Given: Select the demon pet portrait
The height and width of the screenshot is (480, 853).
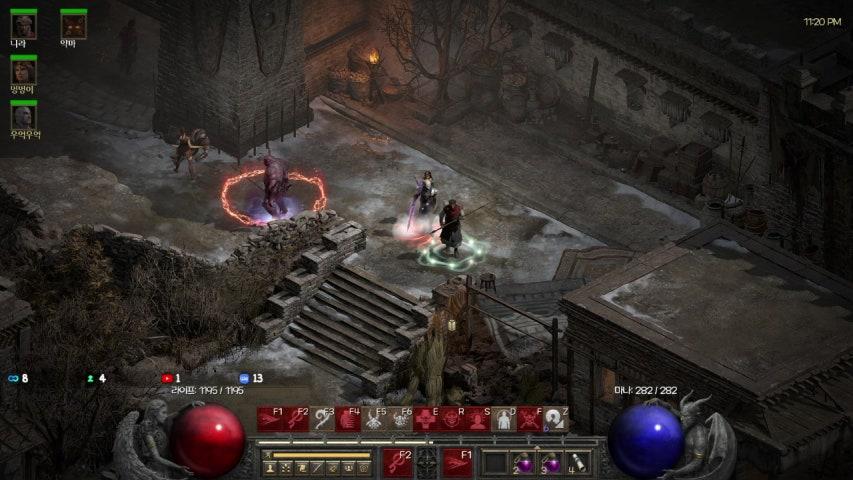Looking at the screenshot, I should pyautogui.click(x=73, y=24).
